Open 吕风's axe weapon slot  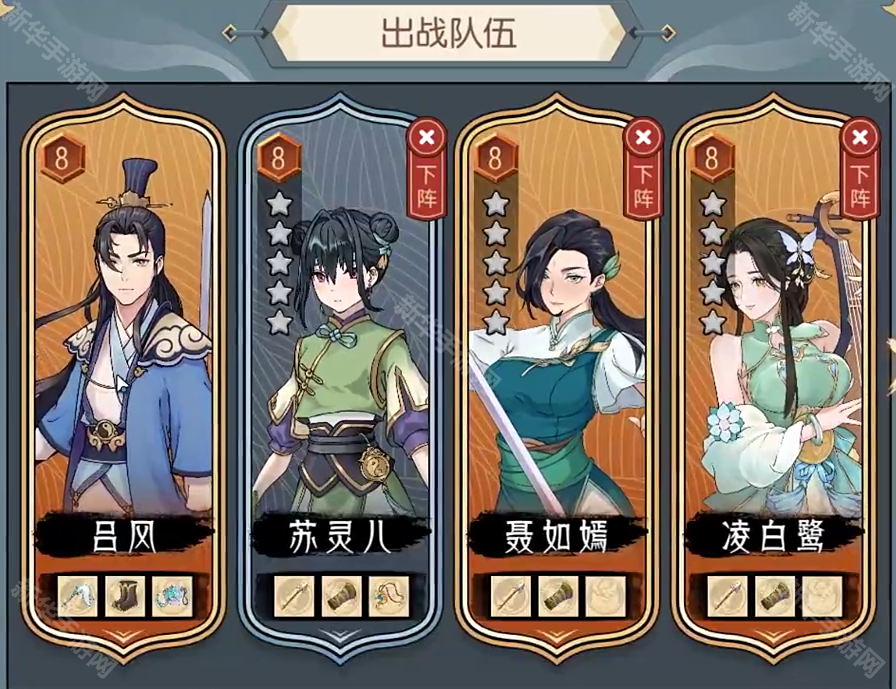(78, 597)
